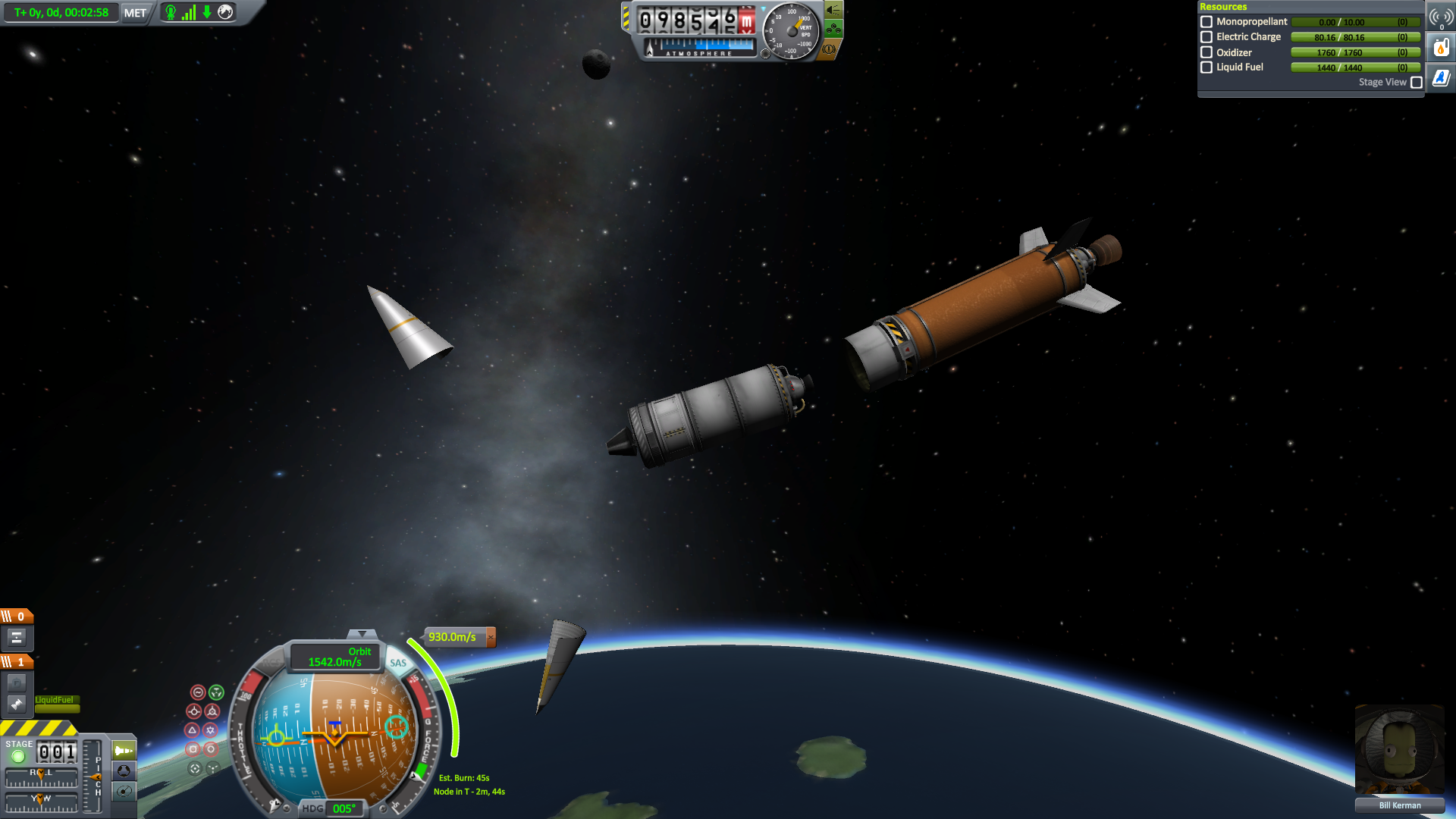The width and height of the screenshot is (1456, 819).
Task: Toggle the landing gear button
Action: 833,30
